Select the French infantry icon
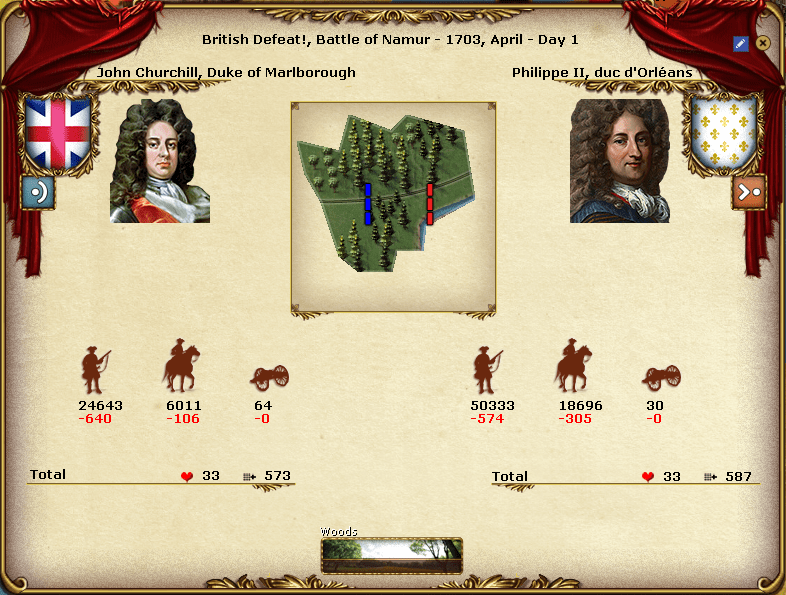Image resolution: width=786 pixels, height=595 pixels. (x=487, y=370)
